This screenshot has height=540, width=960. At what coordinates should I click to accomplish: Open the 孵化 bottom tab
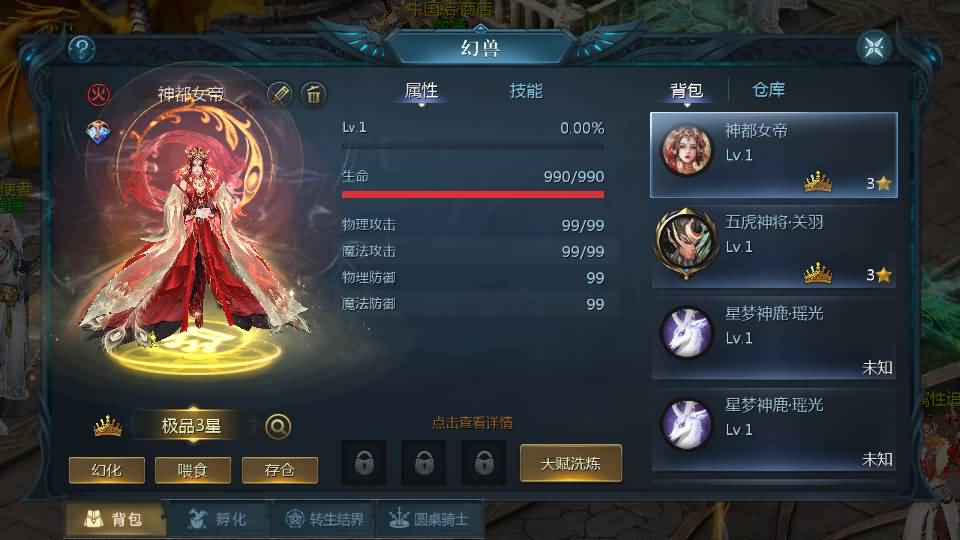[x=217, y=519]
